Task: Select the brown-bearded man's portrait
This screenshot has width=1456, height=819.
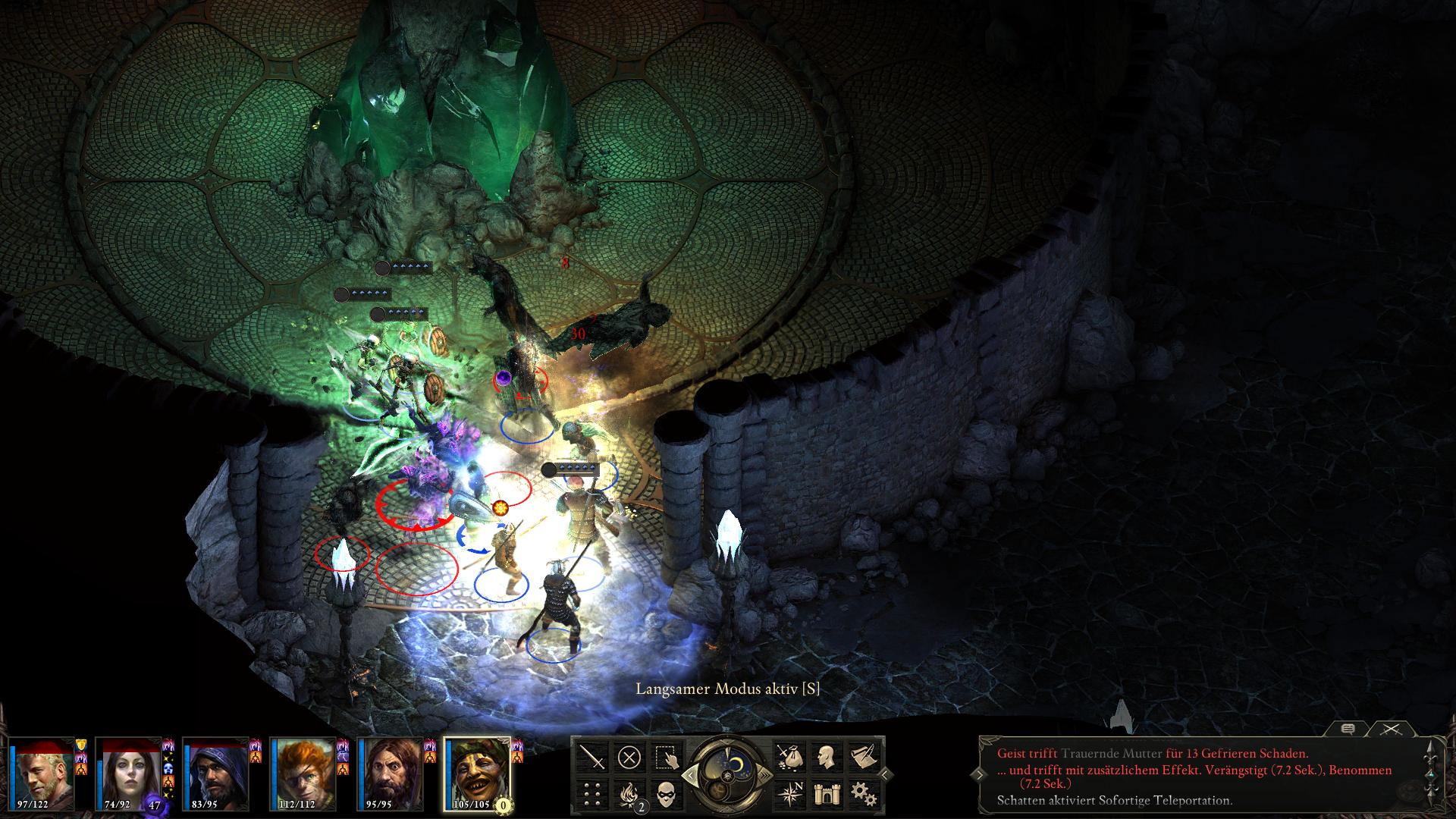Action: [x=391, y=772]
